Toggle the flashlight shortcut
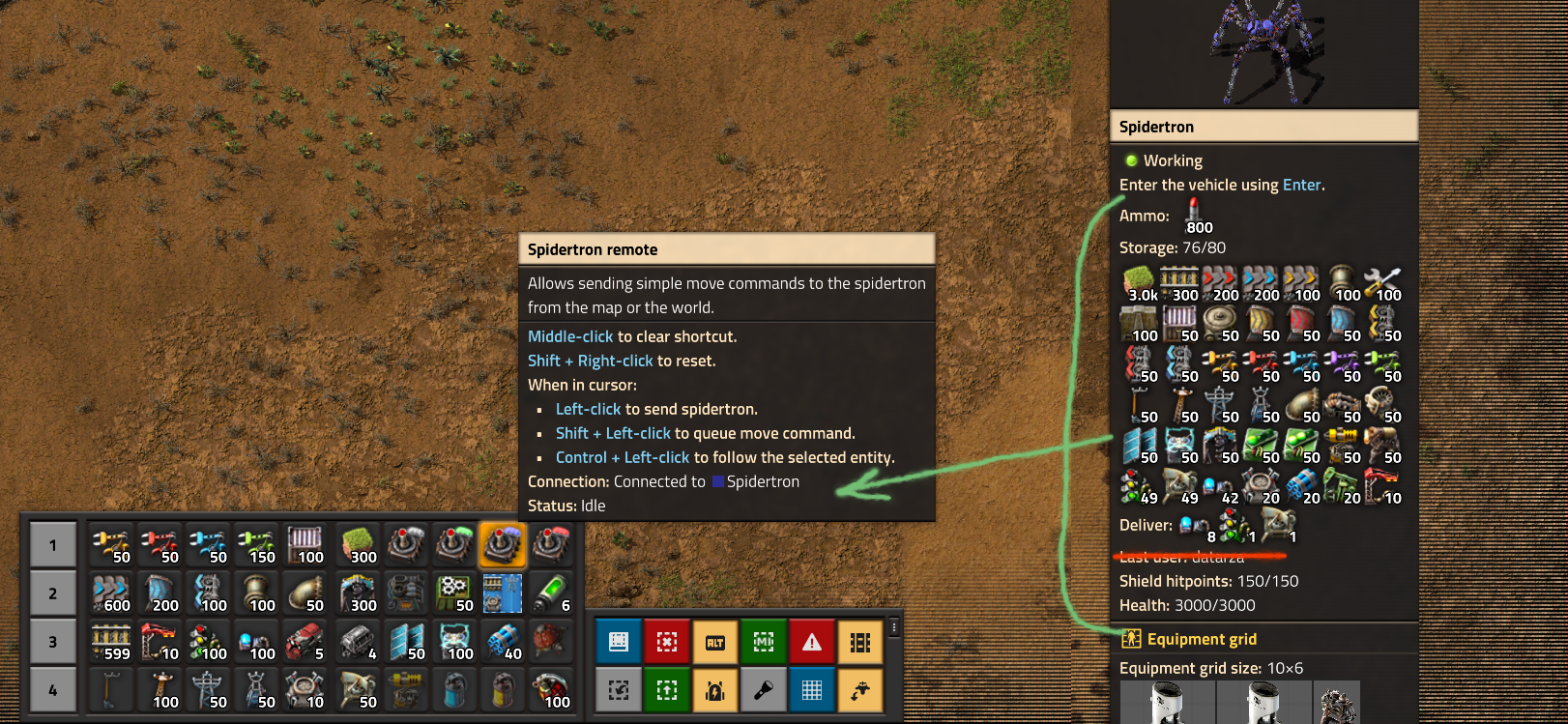1568x724 pixels. point(763,689)
